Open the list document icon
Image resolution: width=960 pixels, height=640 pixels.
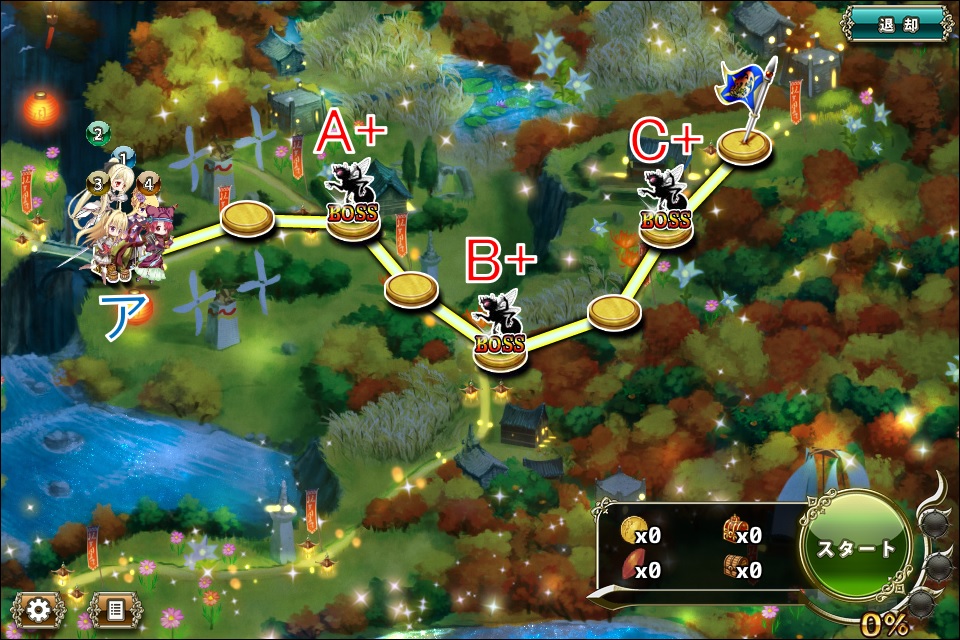click(x=115, y=607)
